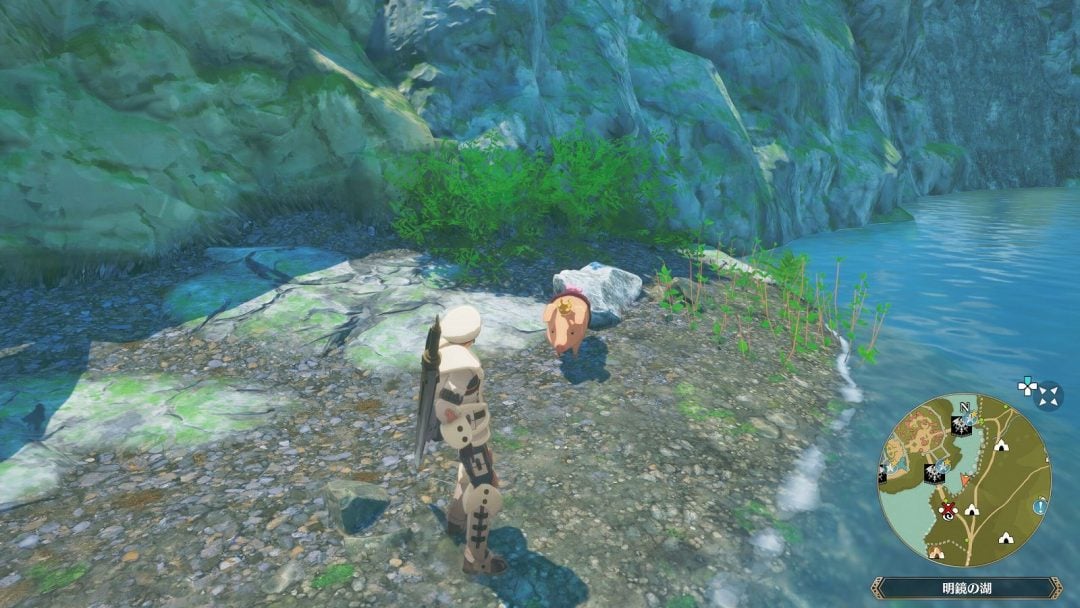Select the red X marker on the minimap
This screenshot has width=1080, height=608.
947,509
